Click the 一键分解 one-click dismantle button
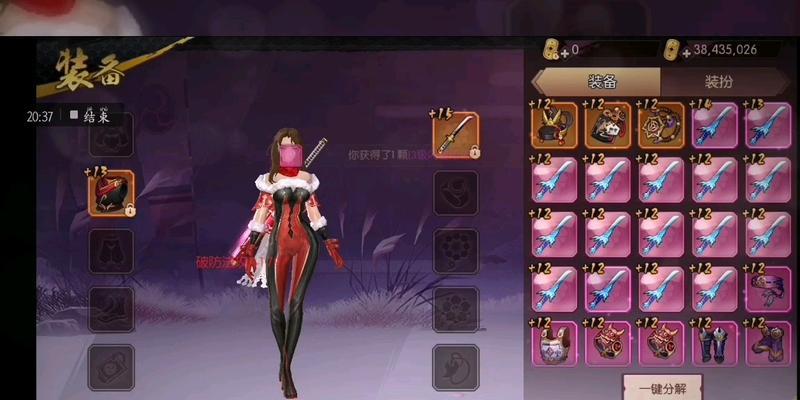Viewport: 800px width, 400px height. pos(661,386)
